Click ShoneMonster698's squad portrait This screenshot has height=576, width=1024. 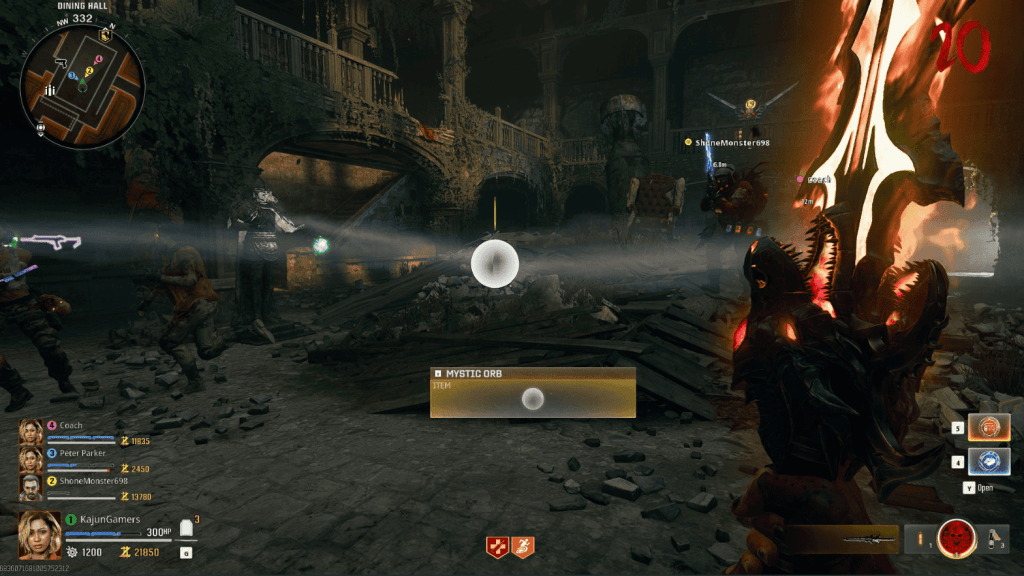point(31,487)
